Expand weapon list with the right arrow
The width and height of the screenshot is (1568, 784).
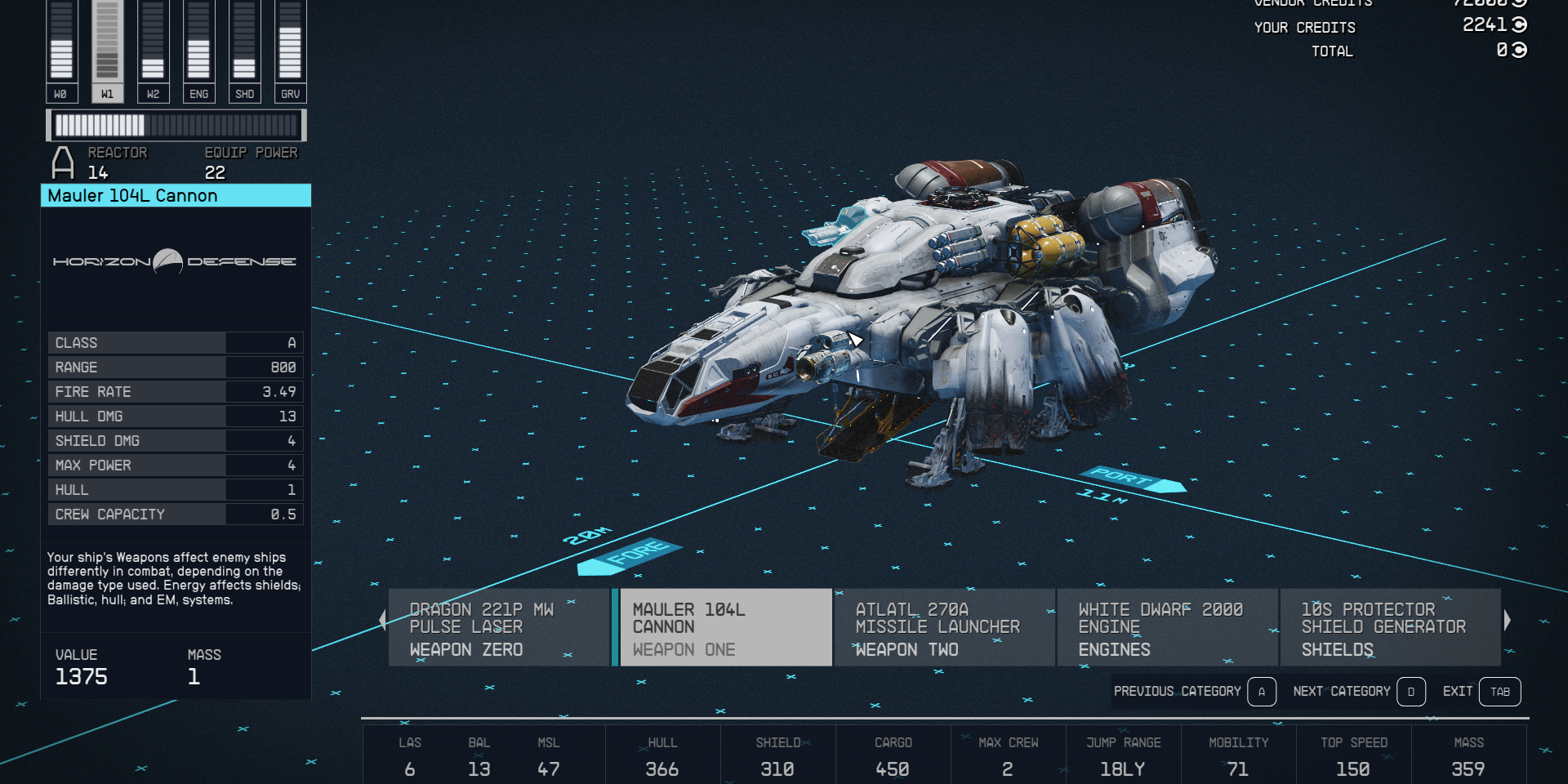[x=1507, y=620]
